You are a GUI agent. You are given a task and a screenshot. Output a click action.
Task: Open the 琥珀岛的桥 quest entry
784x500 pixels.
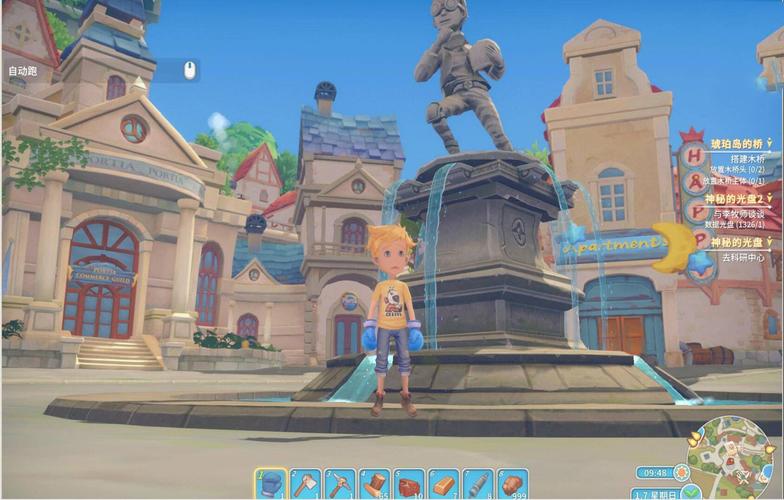click(737, 144)
